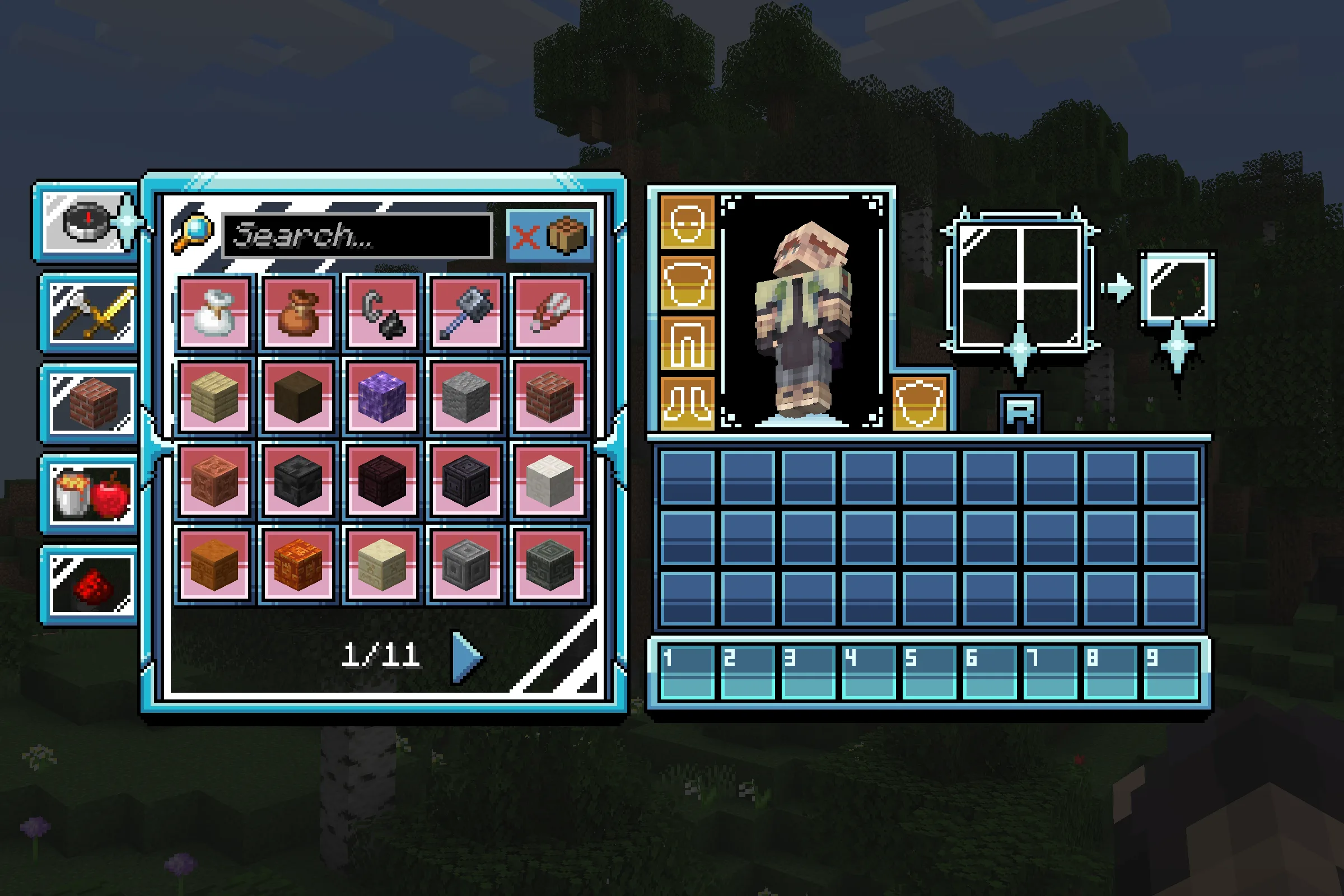Viewport: 1344px width, 896px height.
Task: Pick the bamboo planks block
Action: coord(214,395)
